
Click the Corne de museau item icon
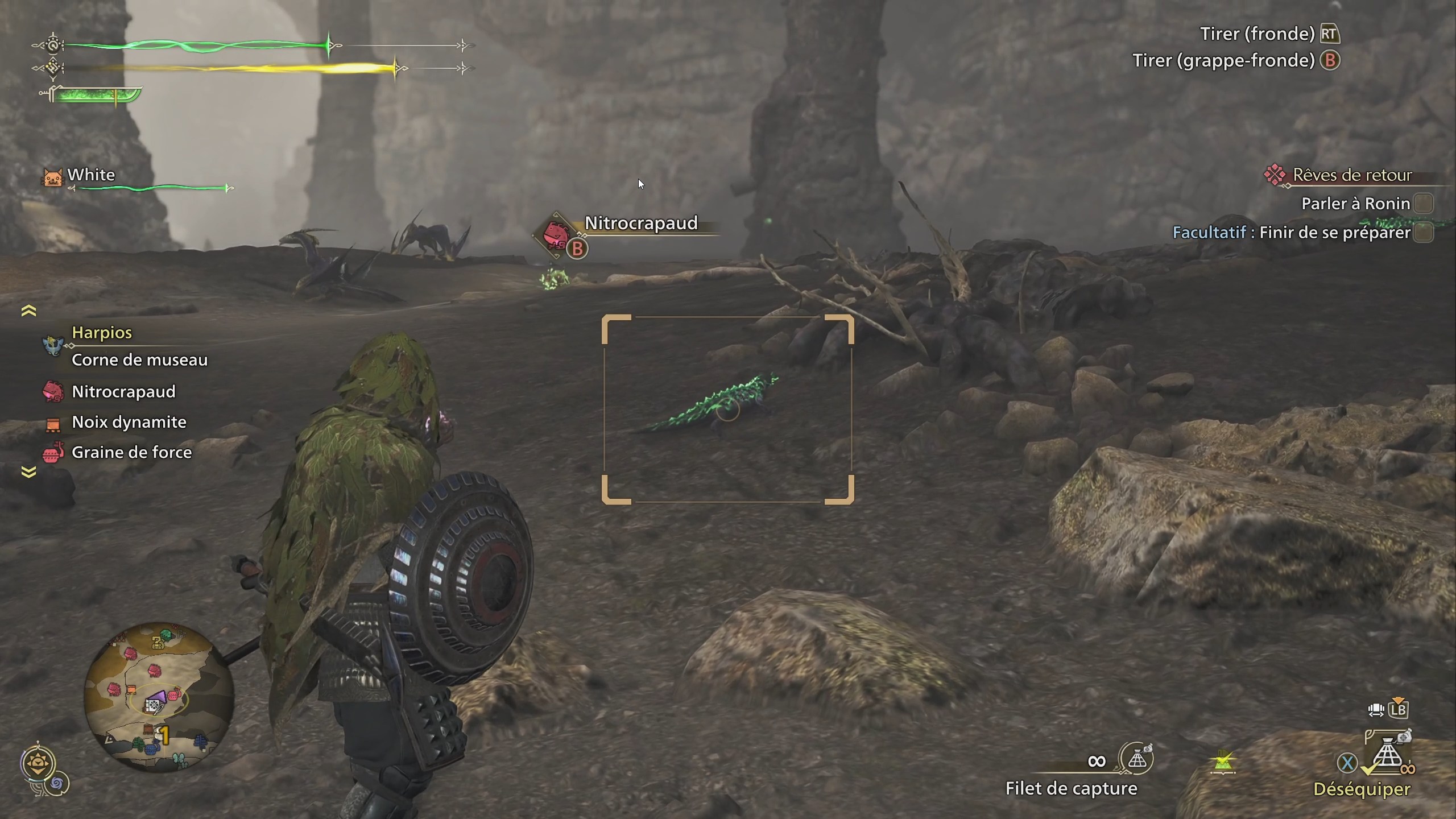point(53,359)
